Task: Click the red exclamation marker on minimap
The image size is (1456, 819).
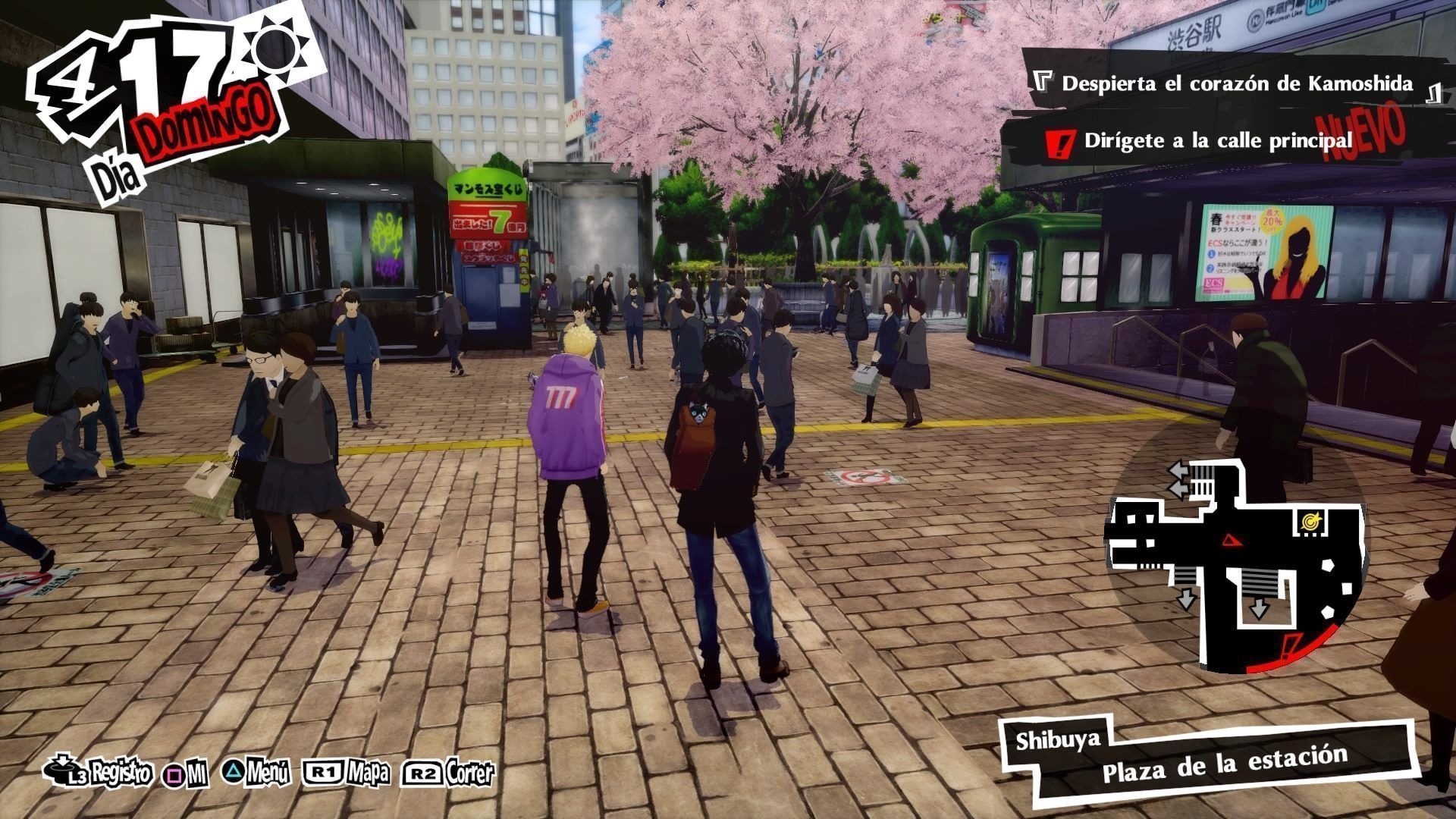Action: coord(1288,648)
